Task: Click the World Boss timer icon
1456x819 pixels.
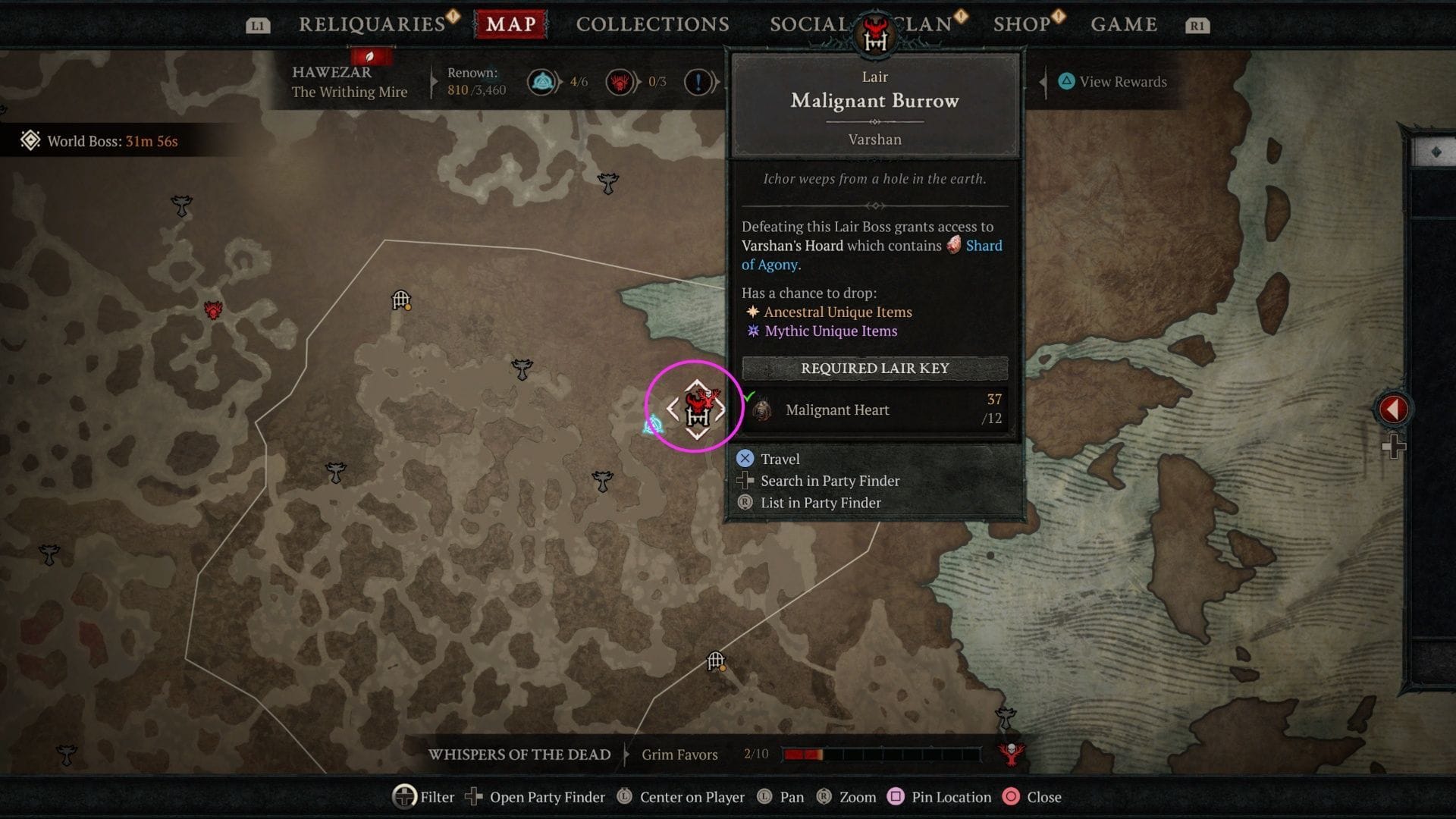Action: [30, 140]
